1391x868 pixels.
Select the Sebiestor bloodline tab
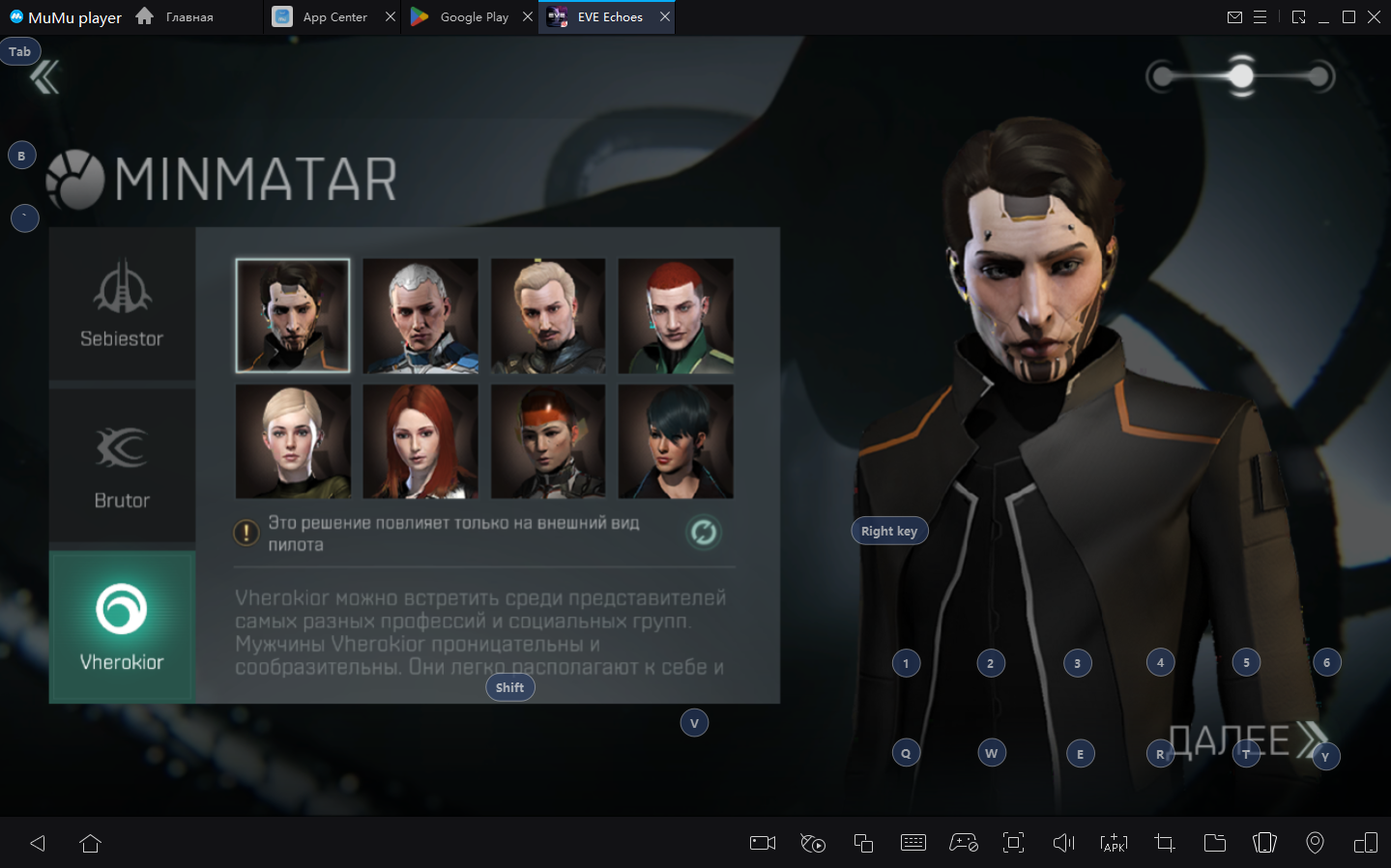(x=122, y=305)
